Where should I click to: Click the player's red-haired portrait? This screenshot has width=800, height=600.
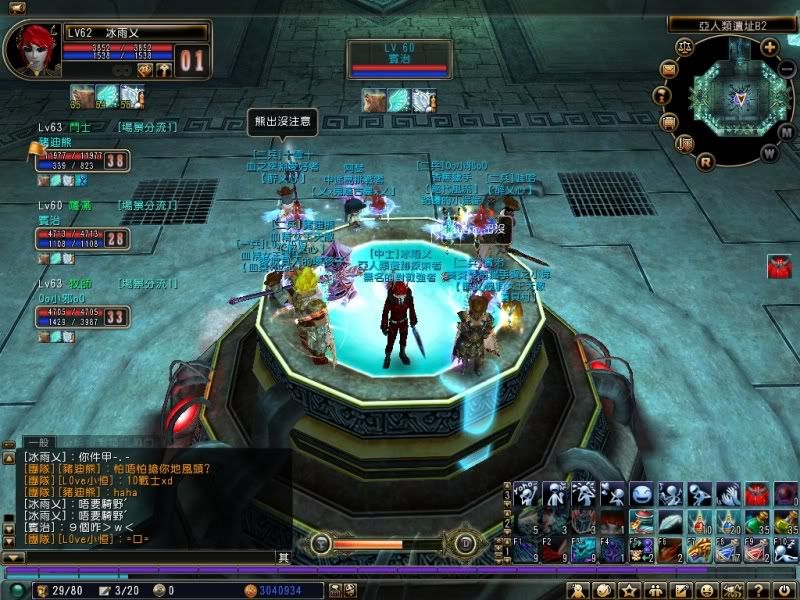pyautogui.click(x=31, y=50)
